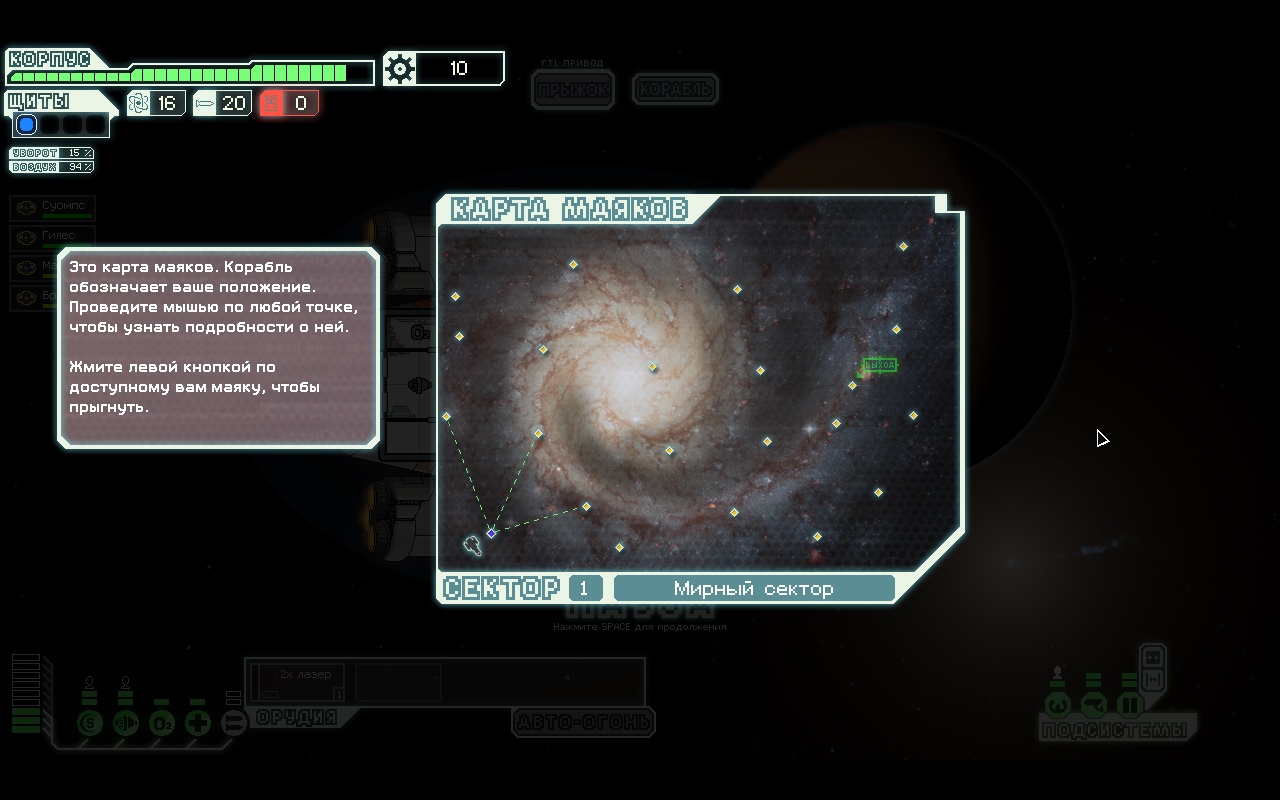This screenshot has height=800, width=1280.
Task: Click the medbay cross system icon
Action: pyautogui.click(x=198, y=722)
